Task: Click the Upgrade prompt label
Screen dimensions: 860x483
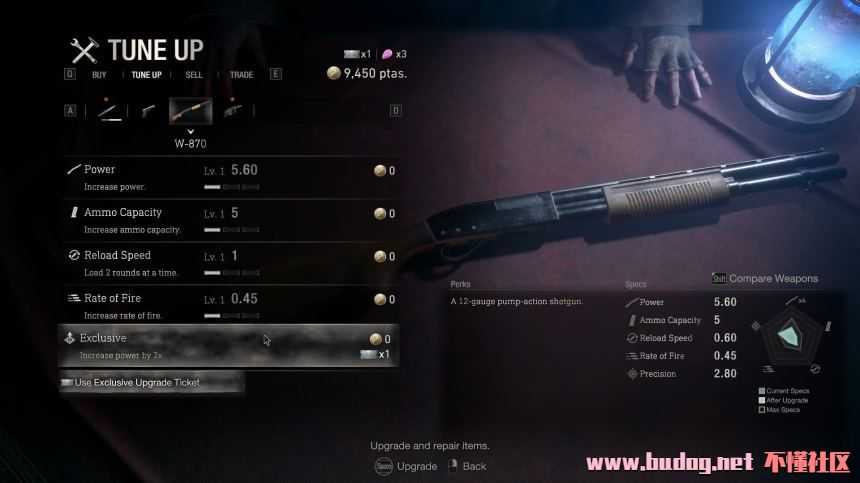Action: (x=416, y=466)
